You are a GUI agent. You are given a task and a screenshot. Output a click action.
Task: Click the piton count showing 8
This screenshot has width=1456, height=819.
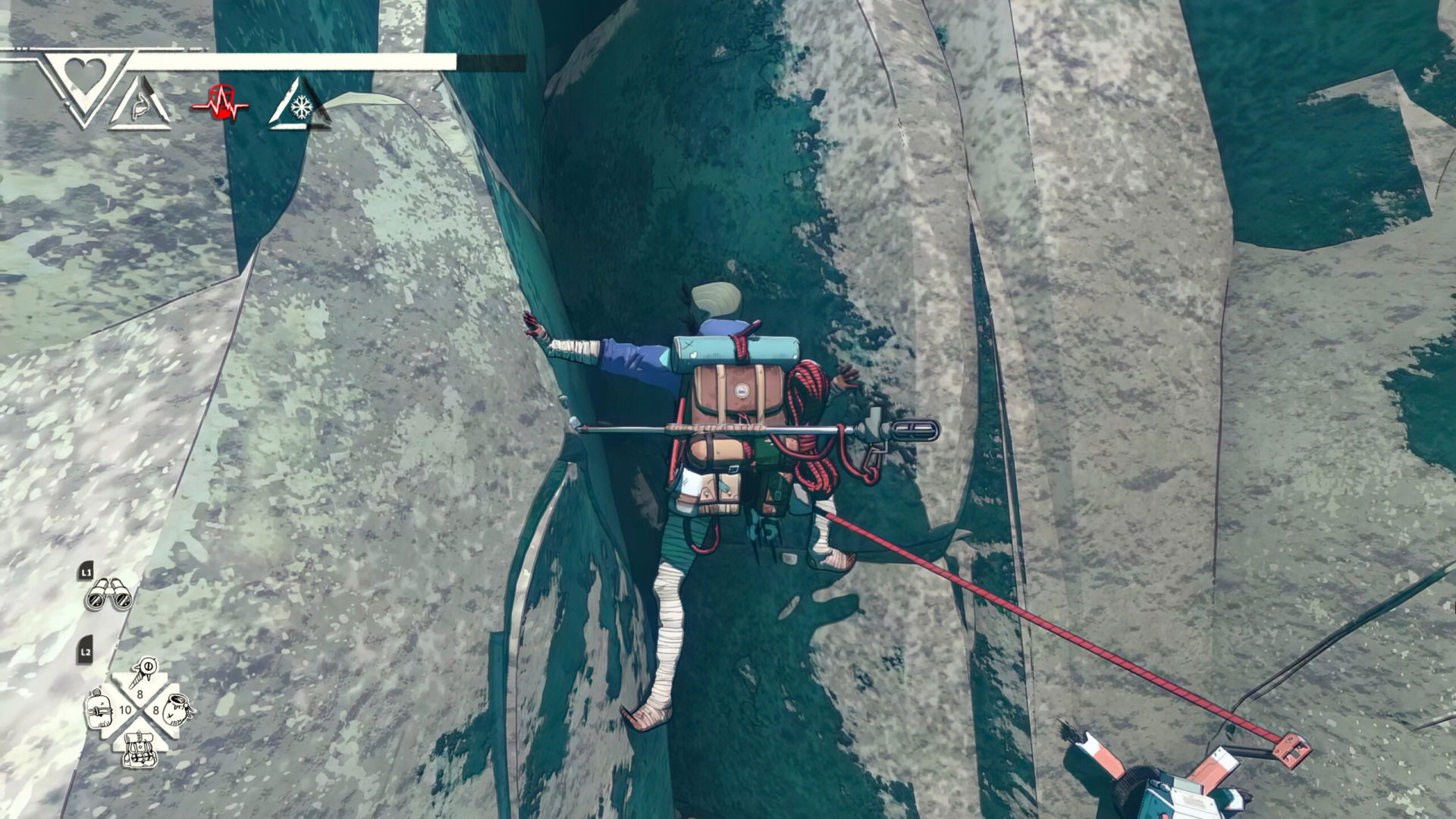[140, 694]
